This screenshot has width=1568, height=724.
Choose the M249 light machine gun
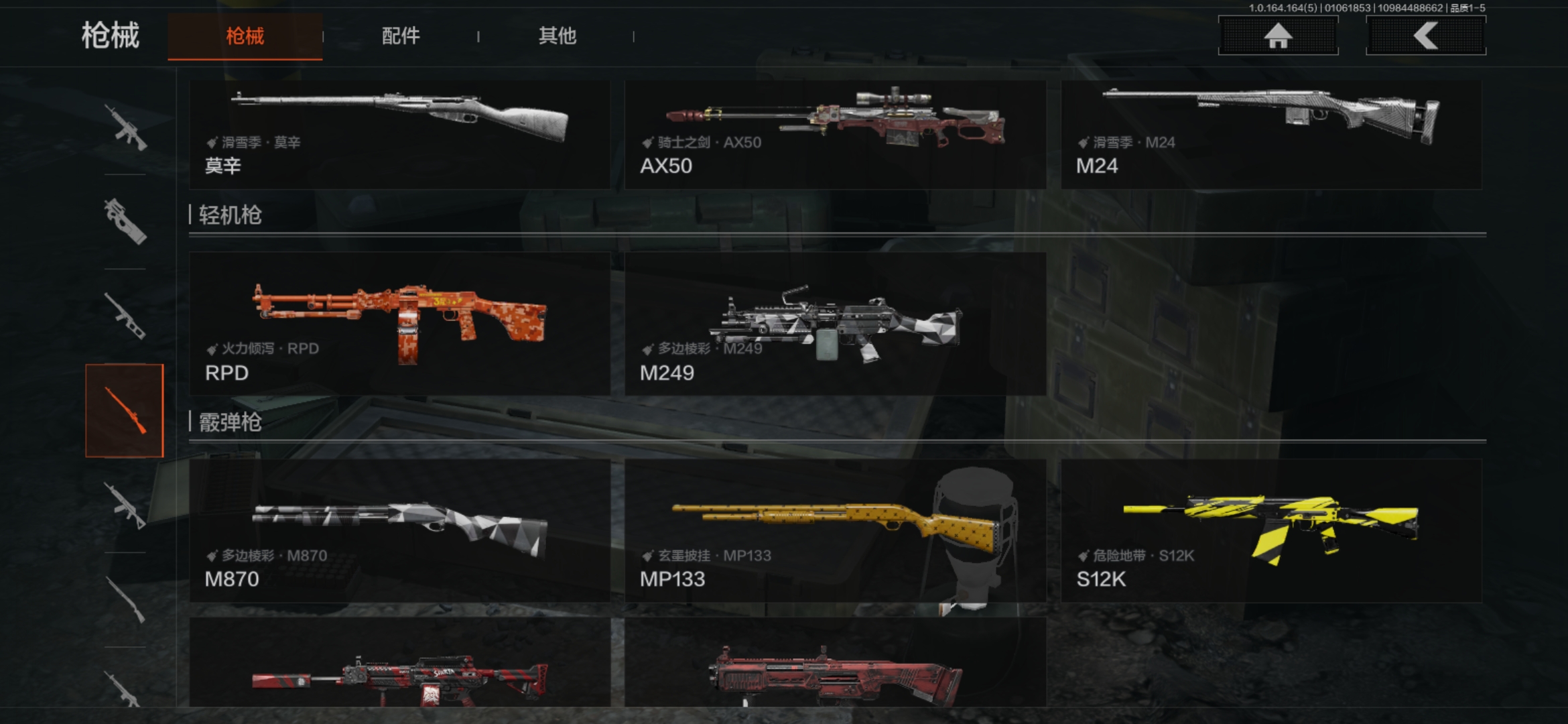point(835,324)
